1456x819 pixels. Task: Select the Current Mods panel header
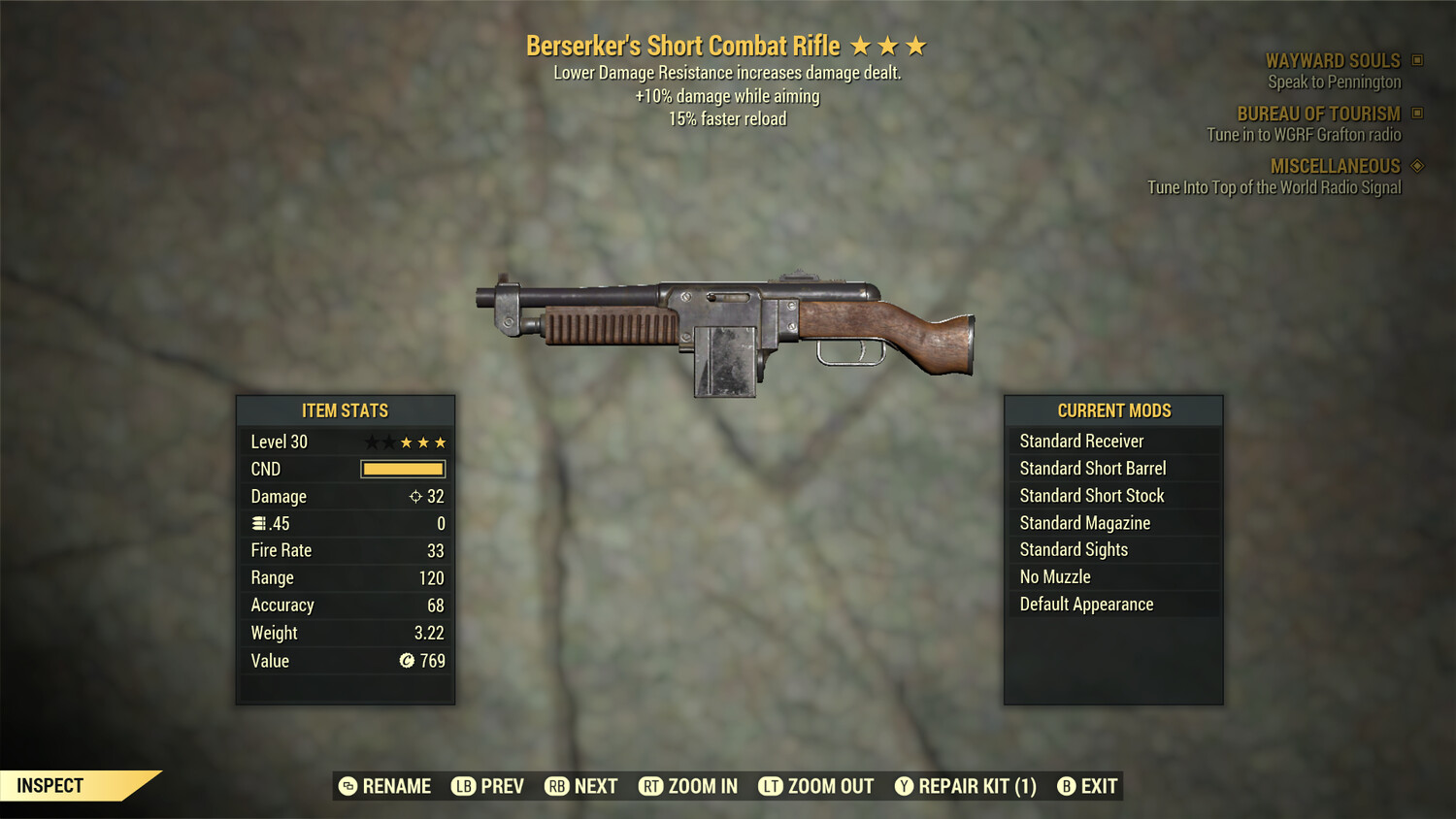pyautogui.click(x=1113, y=410)
